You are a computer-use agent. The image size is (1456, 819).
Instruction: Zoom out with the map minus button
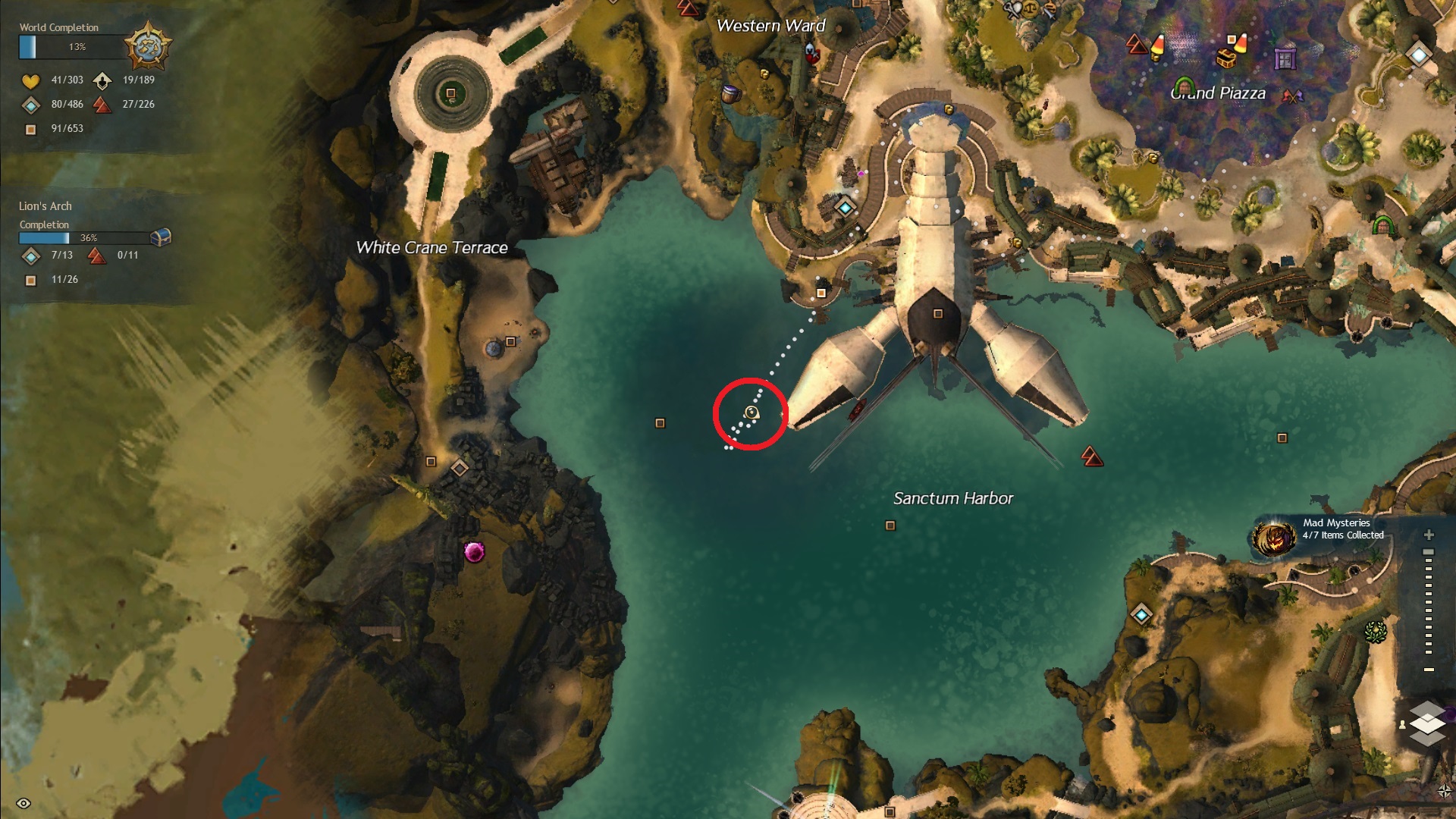[x=1429, y=670]
